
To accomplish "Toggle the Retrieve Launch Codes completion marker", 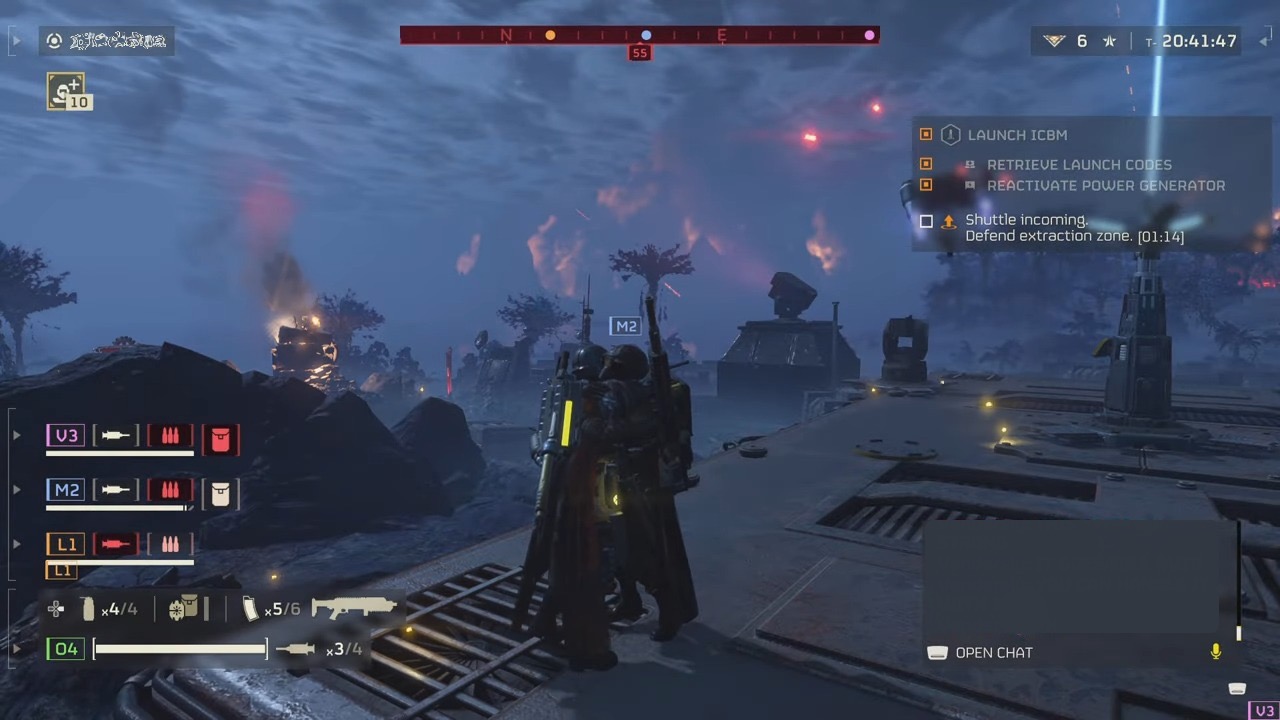I will (x=925, y=164).
